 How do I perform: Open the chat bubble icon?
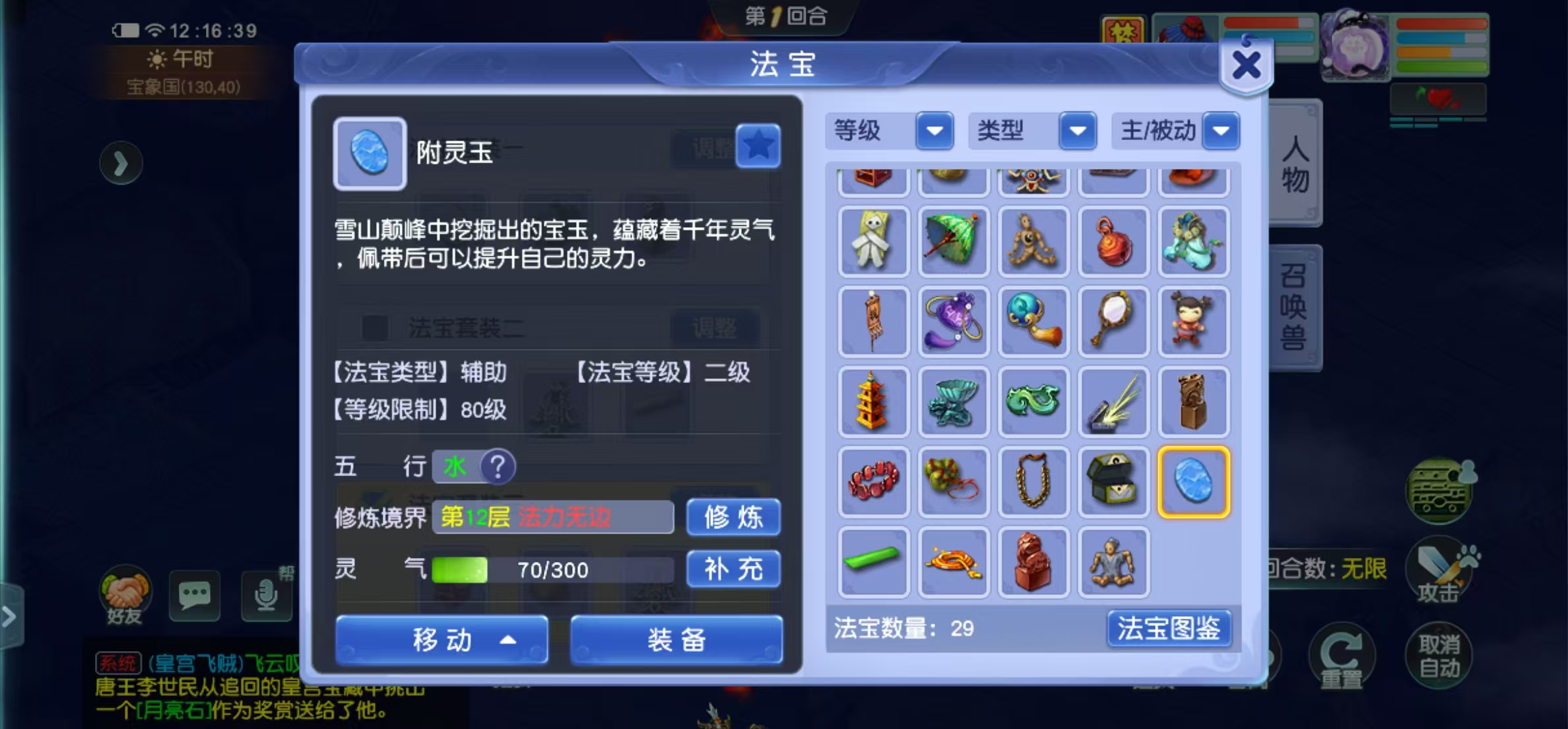click(195, 595)
